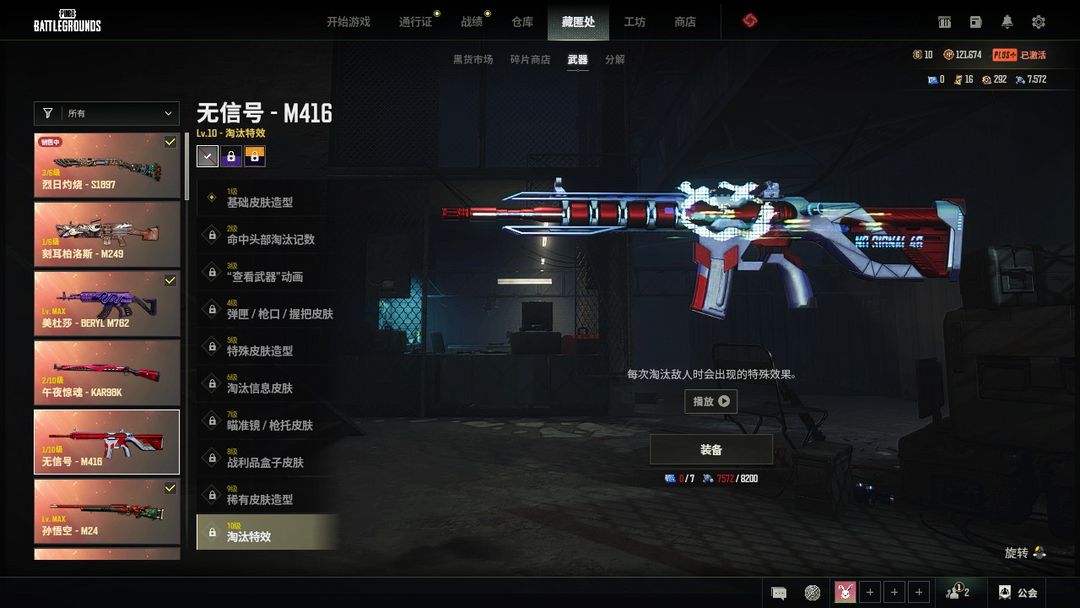Play the 播放 effect preview
The height and width of the screenshot is (608, 1080).
[x=711, y=402]
